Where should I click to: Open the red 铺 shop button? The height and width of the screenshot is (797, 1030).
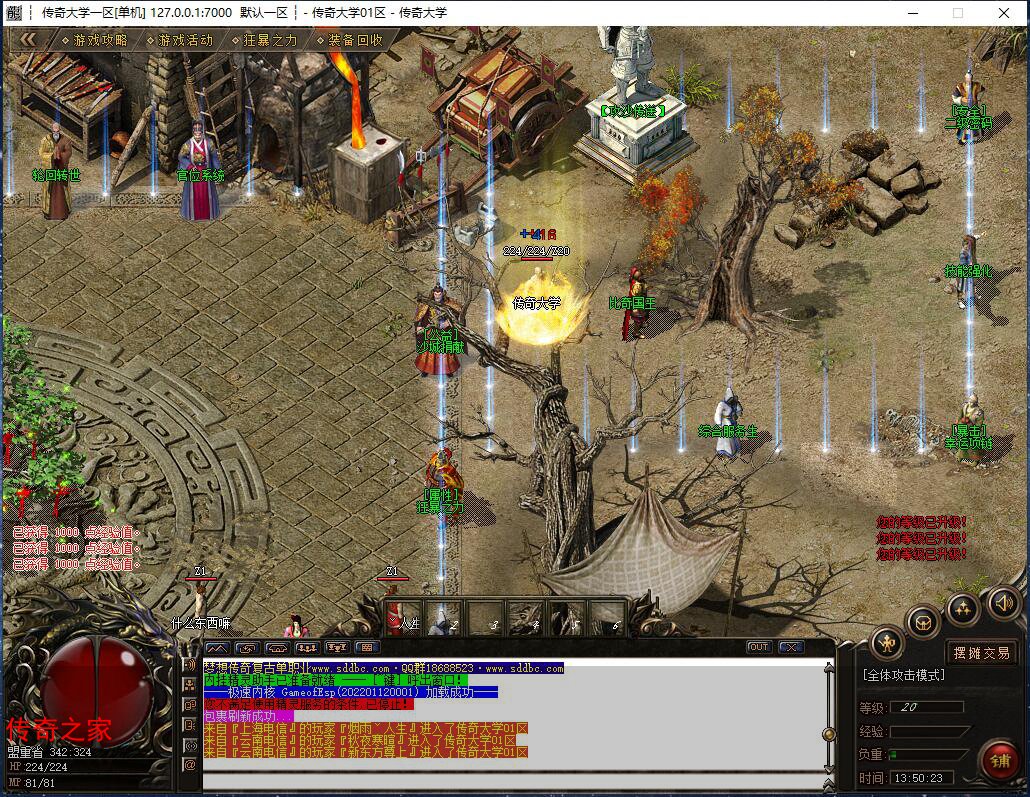point(998,759)
